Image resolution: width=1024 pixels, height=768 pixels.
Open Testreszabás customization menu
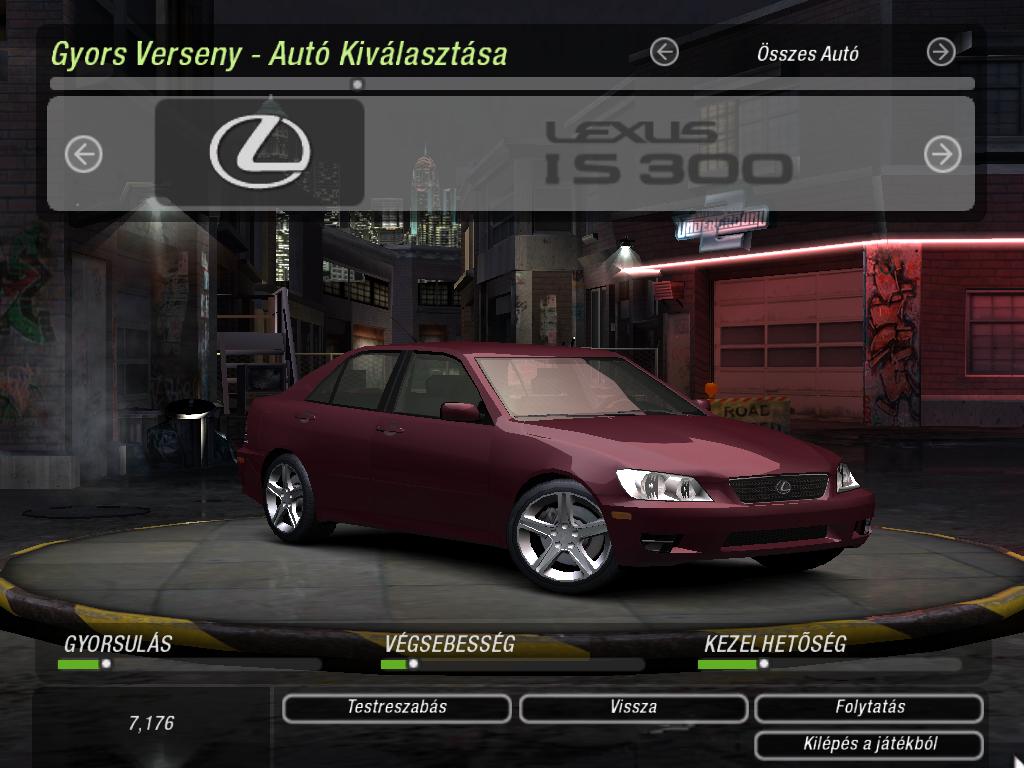[397, 708]
